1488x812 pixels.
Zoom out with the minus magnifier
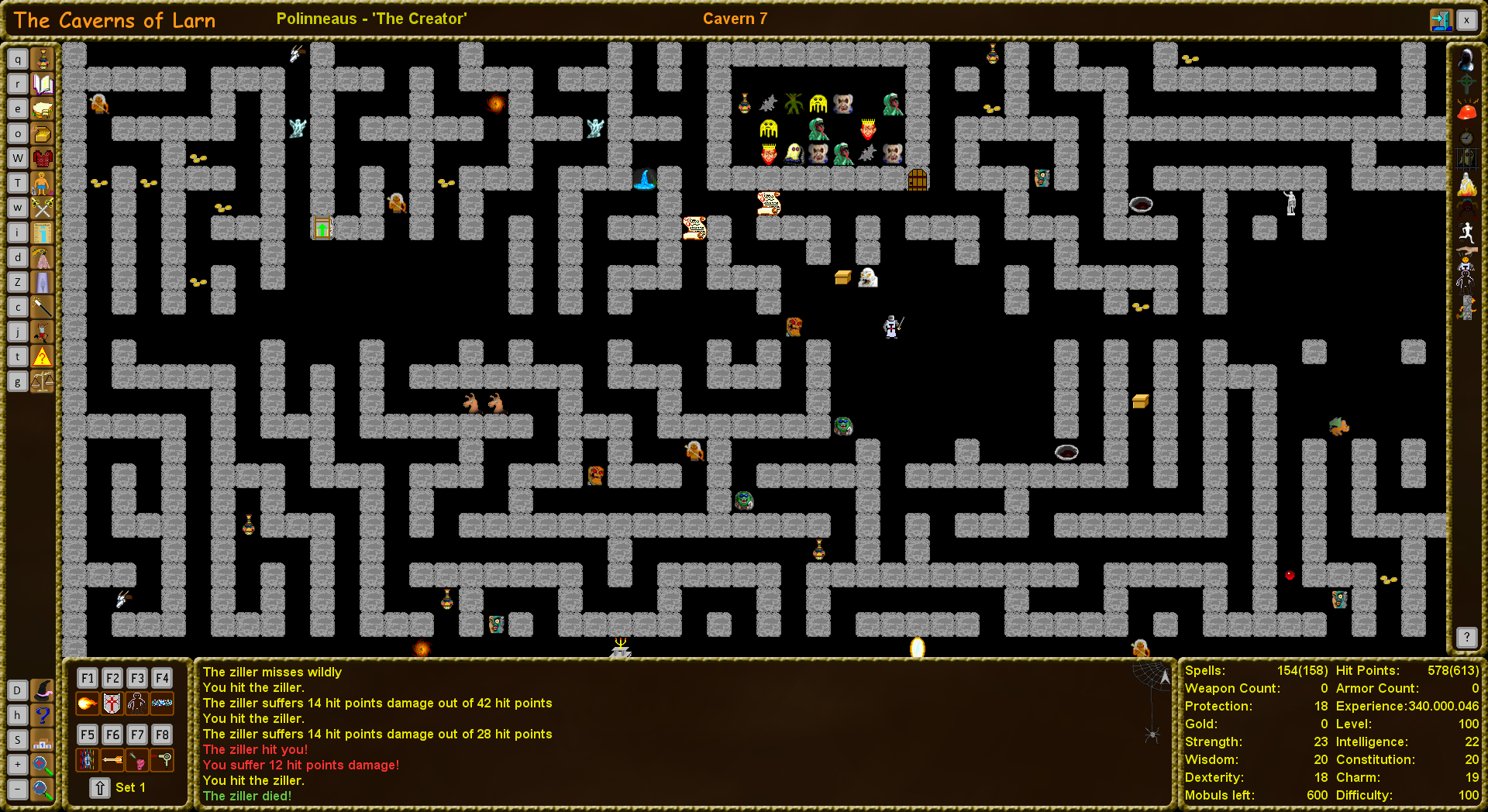(43, 790)
